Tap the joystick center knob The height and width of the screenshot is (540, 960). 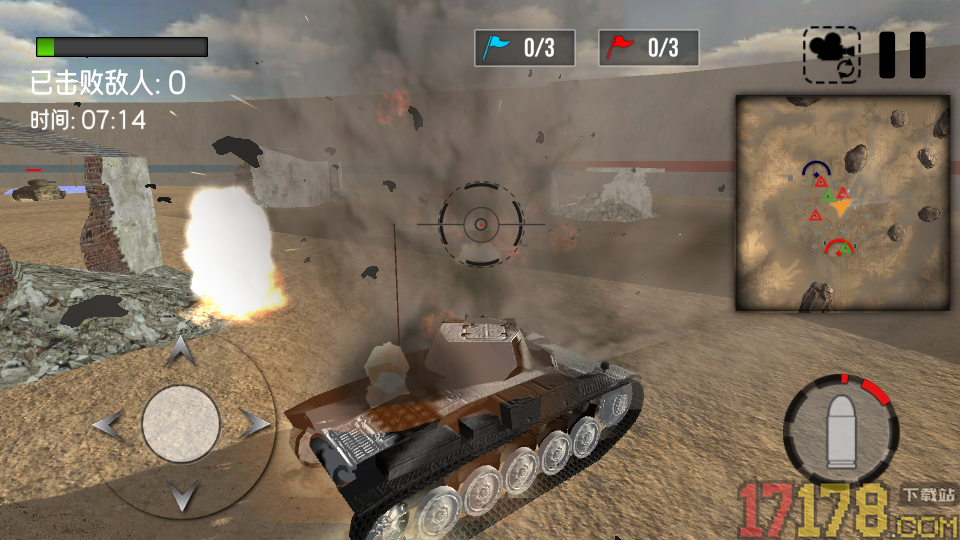(180, 424)
